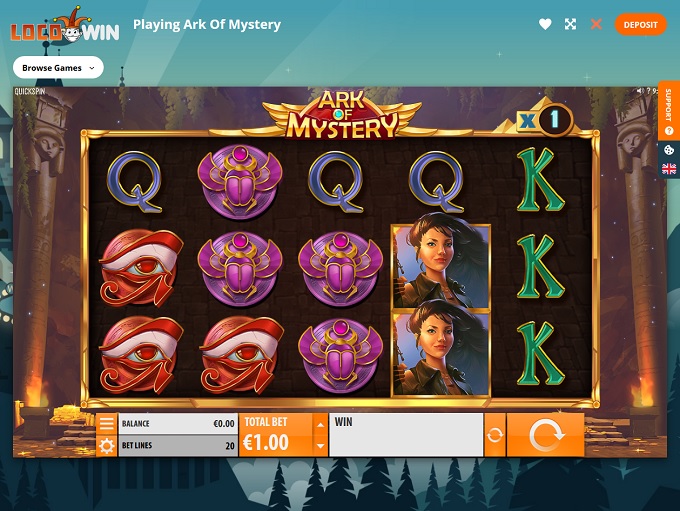The width and height of the screenshot is (680, 511).
Task: Toggle the game sound speaker icon
Action: tap(641, 91)
